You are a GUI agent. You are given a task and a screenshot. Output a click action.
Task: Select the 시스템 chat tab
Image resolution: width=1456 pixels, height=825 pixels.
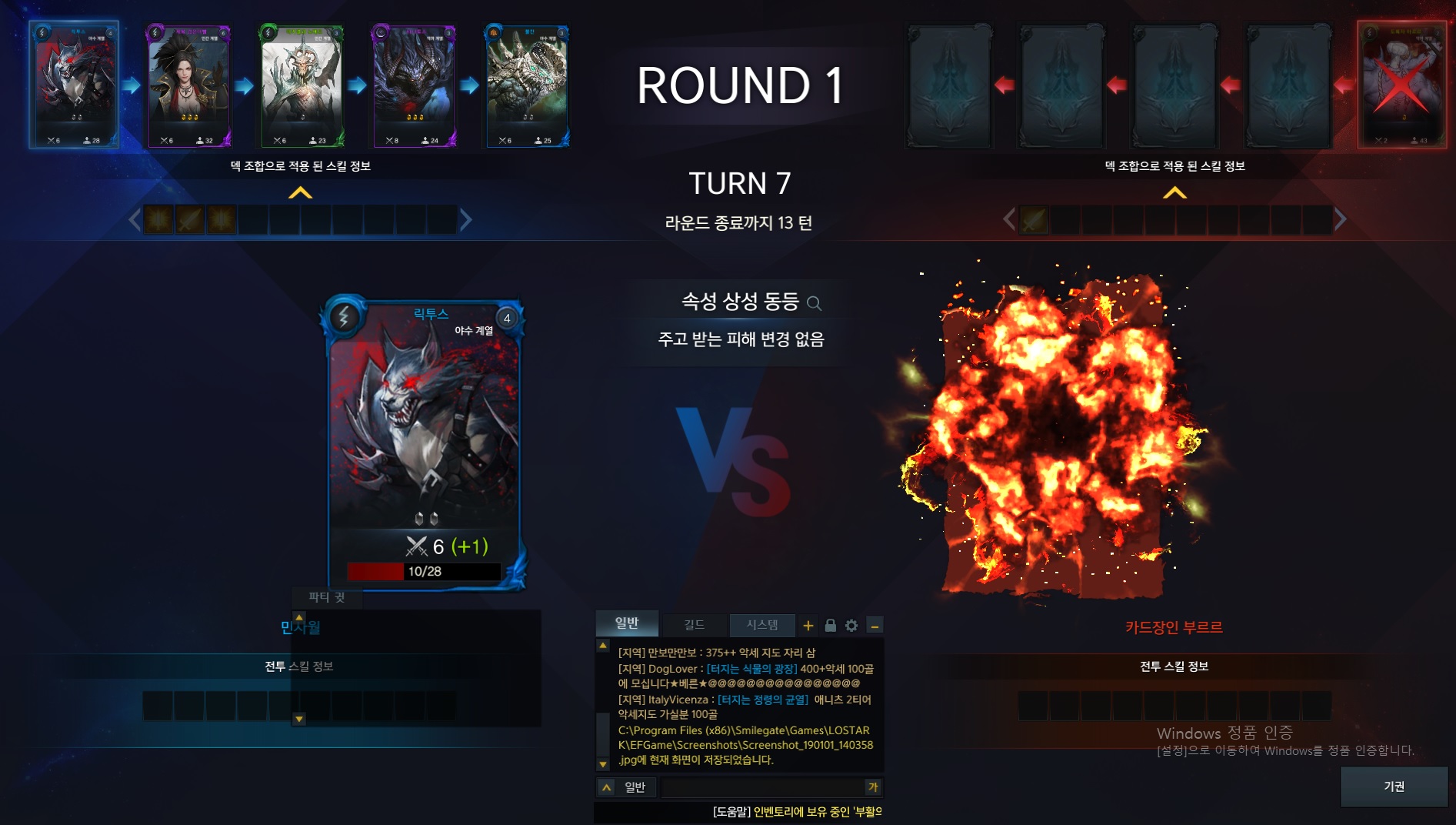[761, 625]
